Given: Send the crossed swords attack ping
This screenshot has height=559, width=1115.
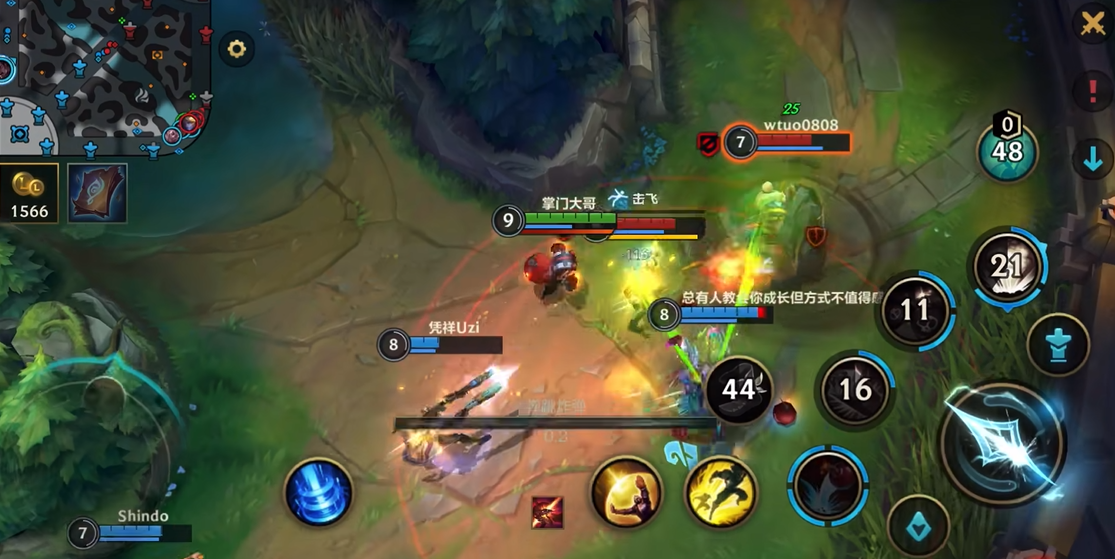Looking at the screenshot, I should click(x=1092, y=23).
